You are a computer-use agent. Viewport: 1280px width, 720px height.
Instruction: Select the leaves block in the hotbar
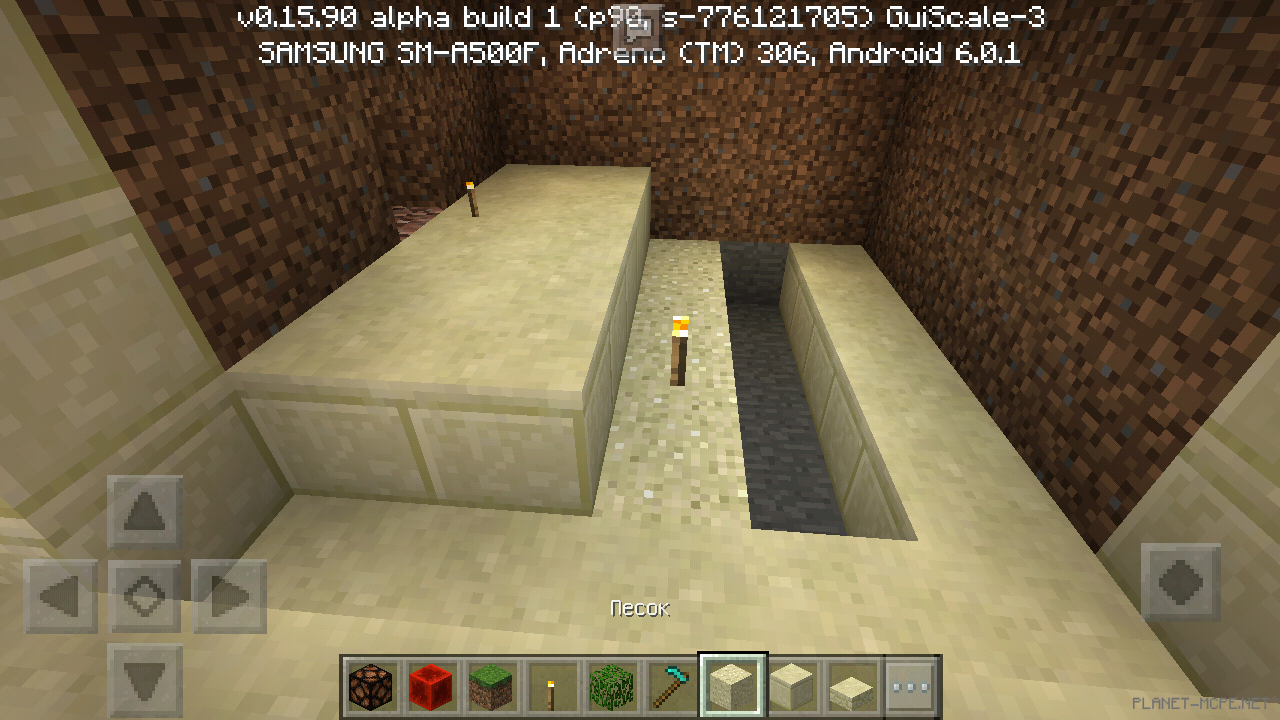pyautogui.click(x=611, y=685)
